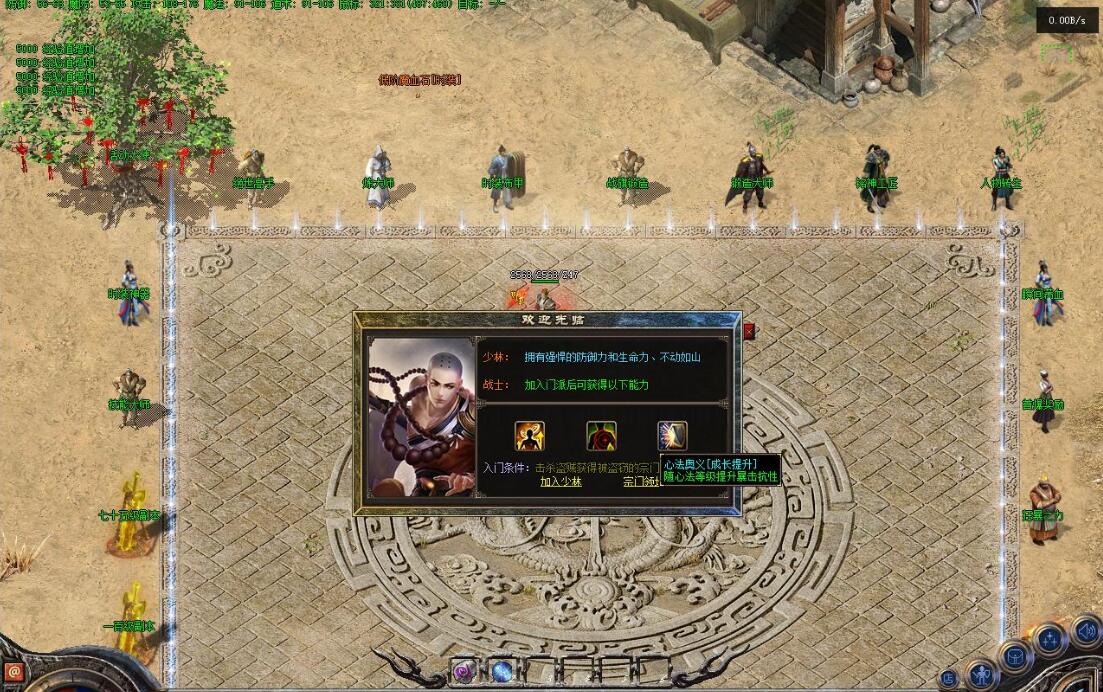Toggle the sound speaker button
The width and height of the screenshot is (1103, 692).
(1085, 632)
